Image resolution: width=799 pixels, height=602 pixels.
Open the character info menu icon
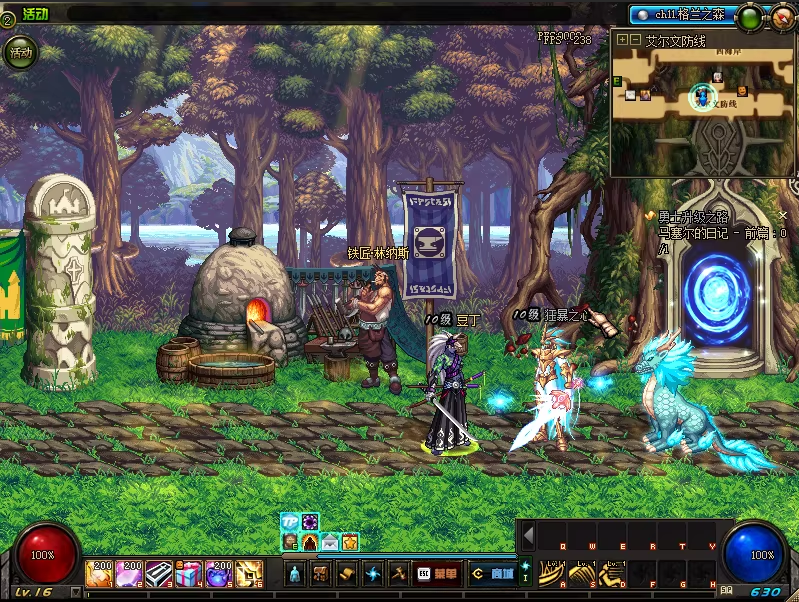click(295, 574)
